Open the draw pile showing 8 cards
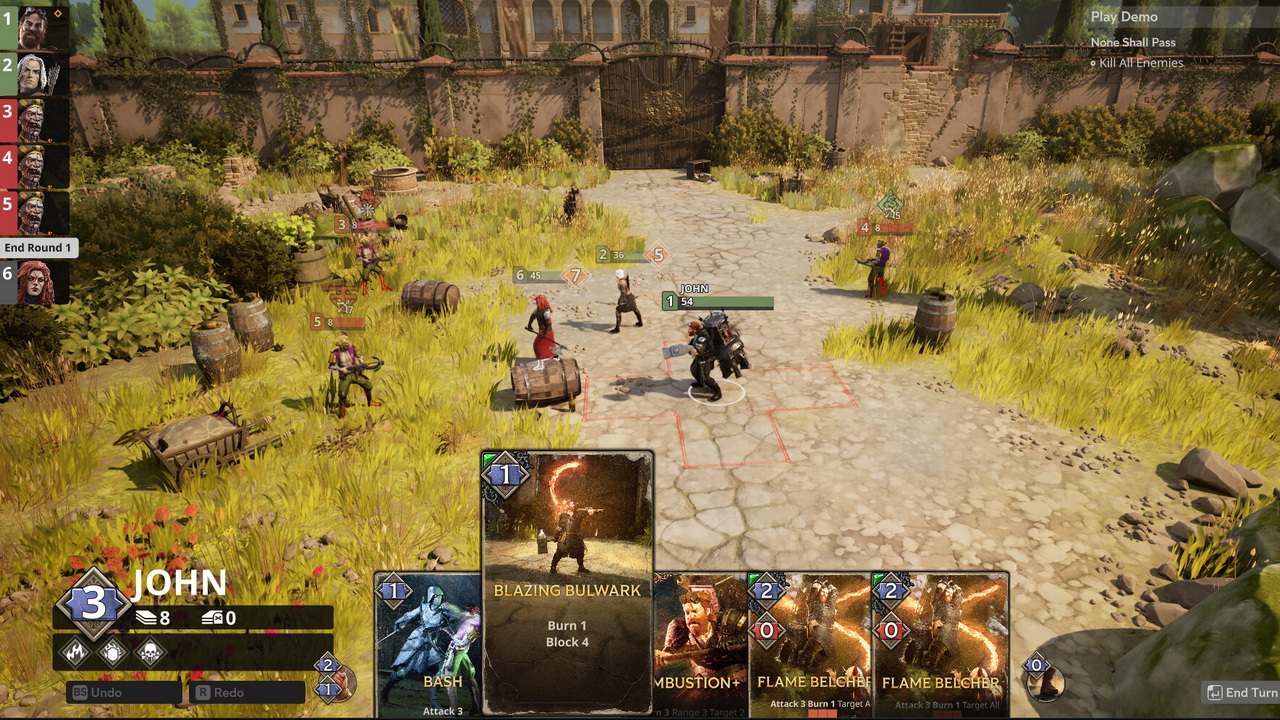1280x720 pixels. (153, 619)
